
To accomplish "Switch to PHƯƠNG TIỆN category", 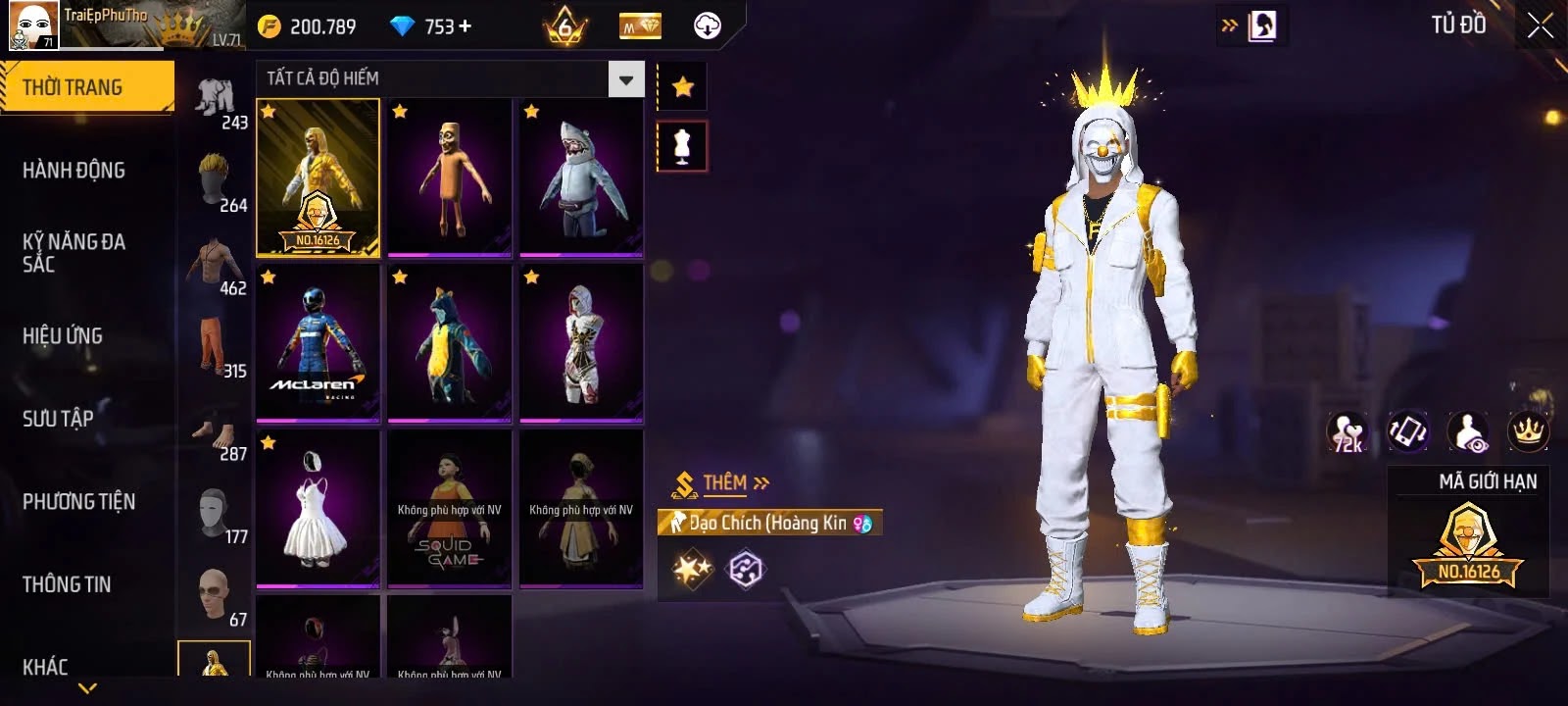I will [x=78, y=502].
